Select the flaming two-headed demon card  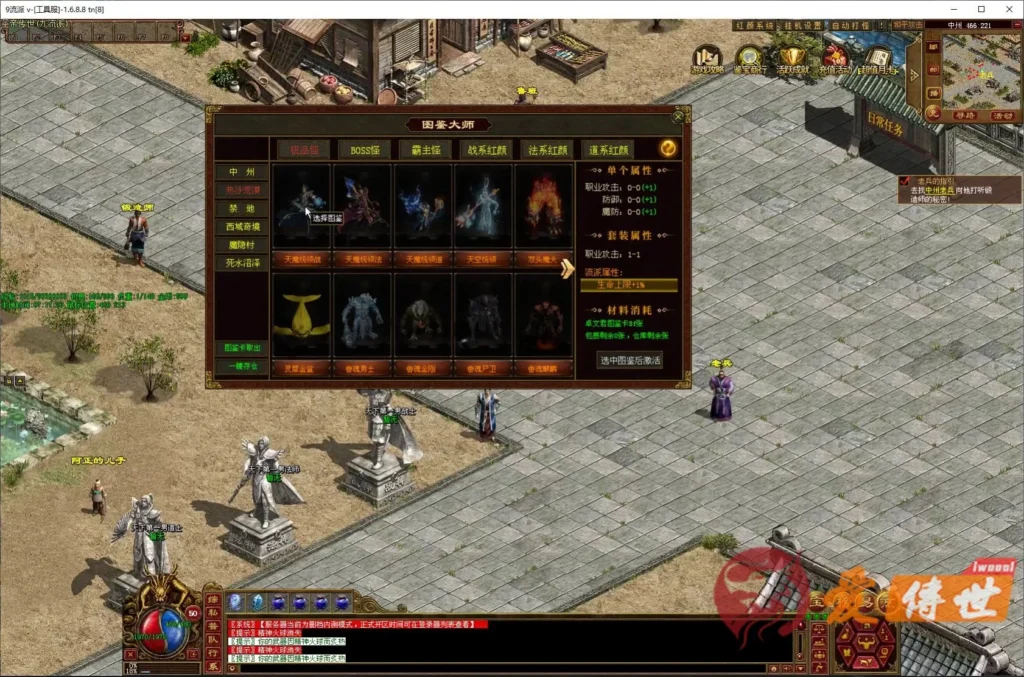tap(544, 207)
